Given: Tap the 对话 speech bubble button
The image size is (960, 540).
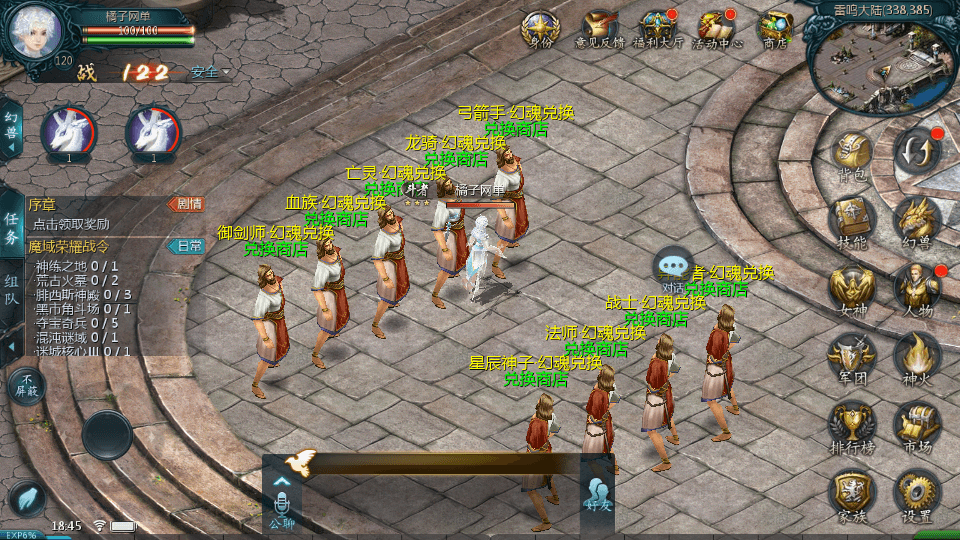Looking at the screenshot, I should [x=673, y=267].
